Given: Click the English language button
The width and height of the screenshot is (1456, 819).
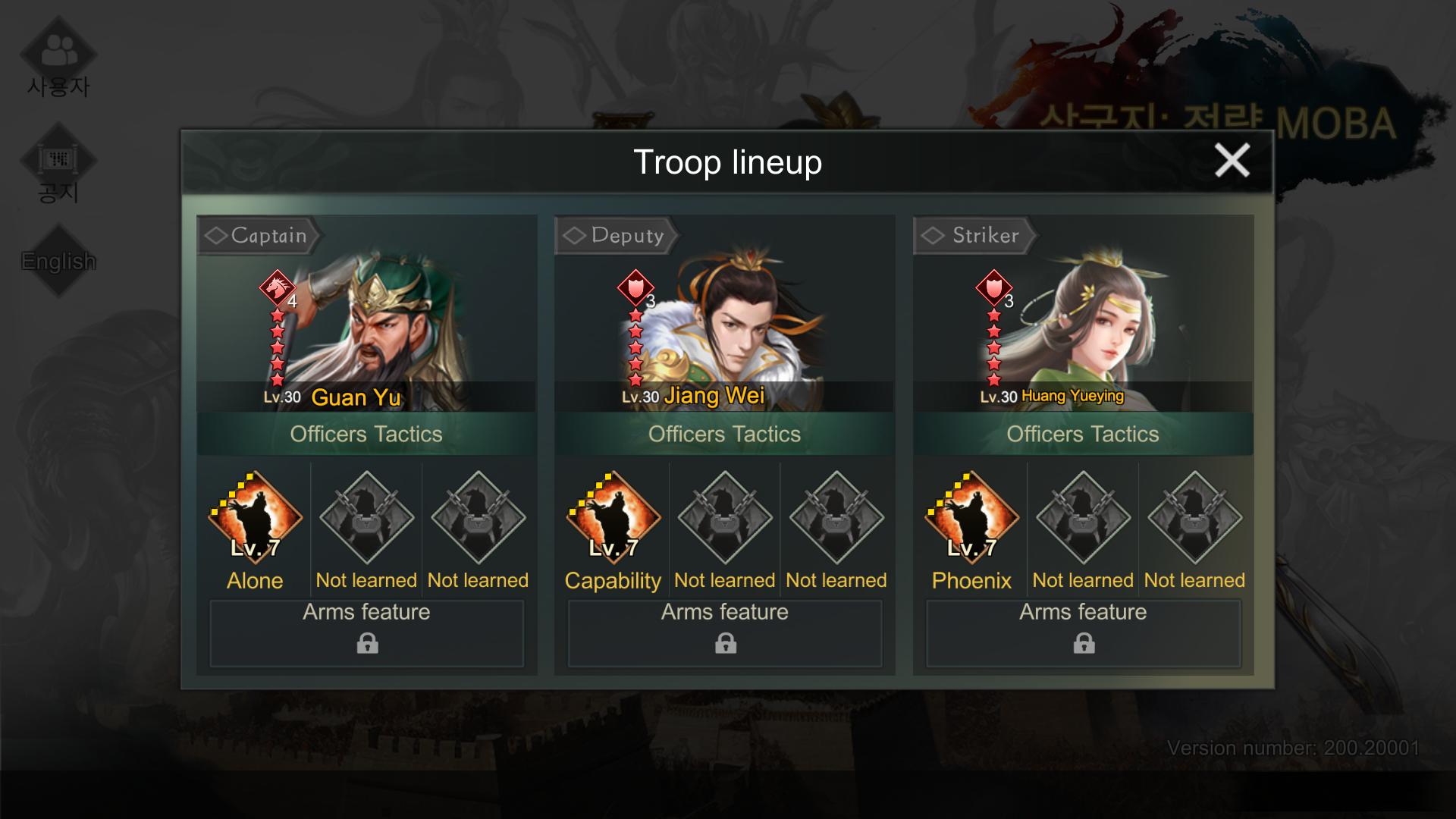Looking at the screenshot, I should (x=58, y=261).
